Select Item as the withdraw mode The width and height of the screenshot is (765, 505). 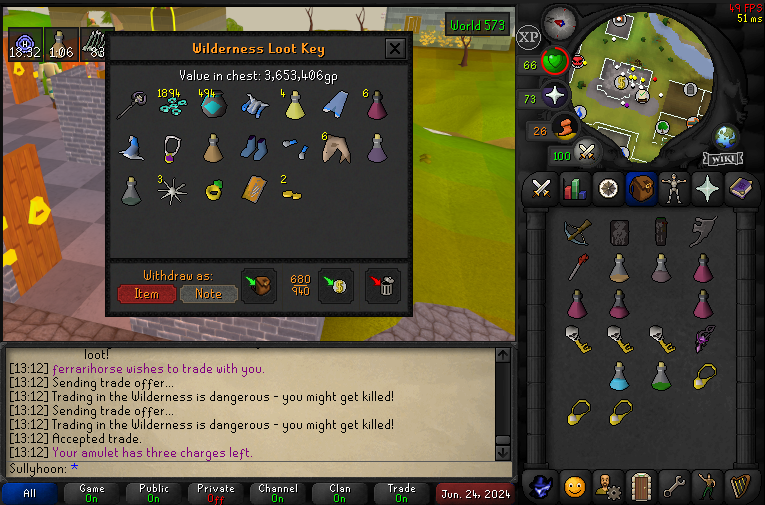click(146, 293)
